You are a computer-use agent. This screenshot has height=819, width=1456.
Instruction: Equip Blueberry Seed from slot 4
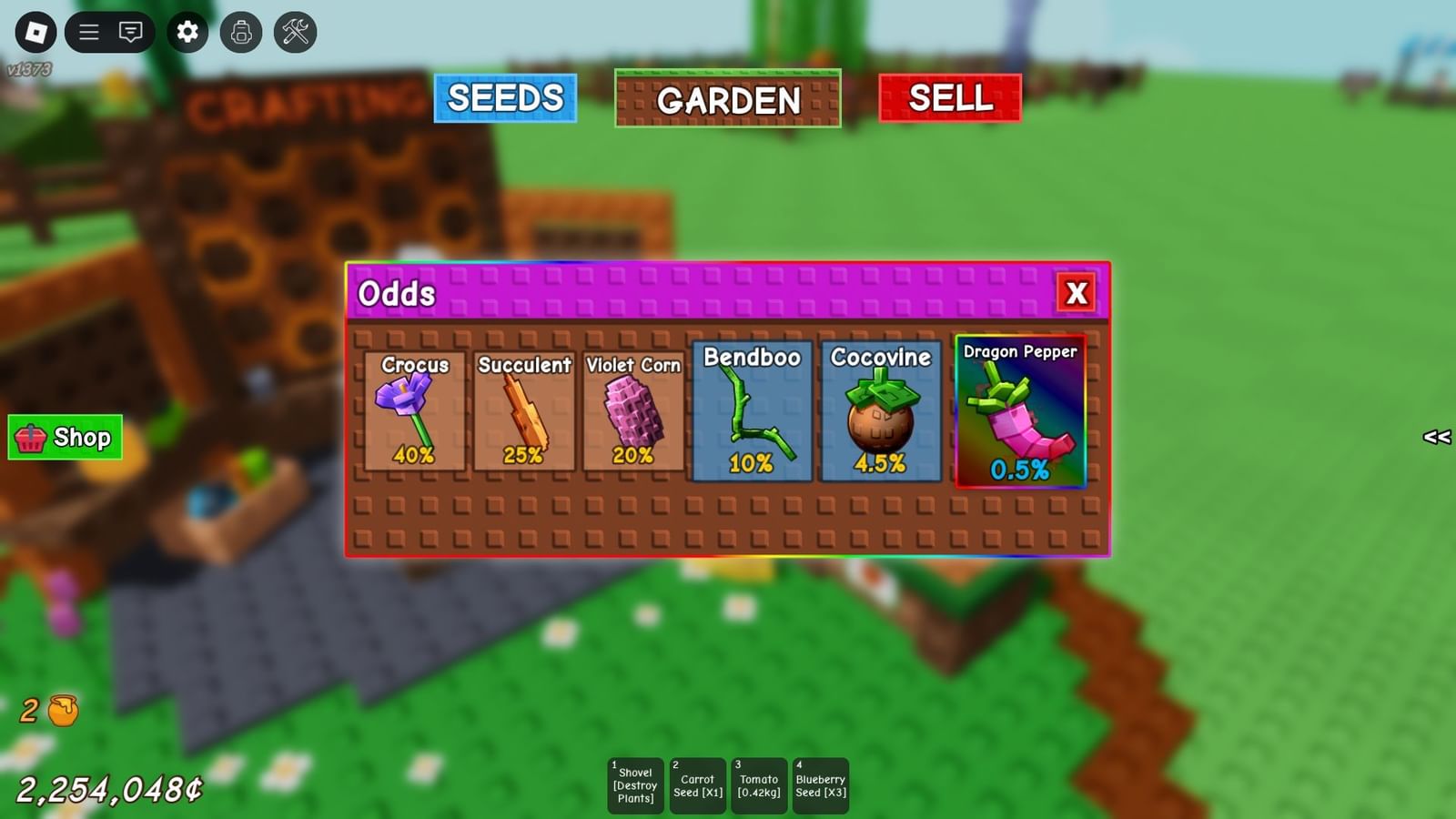[820, 783]
